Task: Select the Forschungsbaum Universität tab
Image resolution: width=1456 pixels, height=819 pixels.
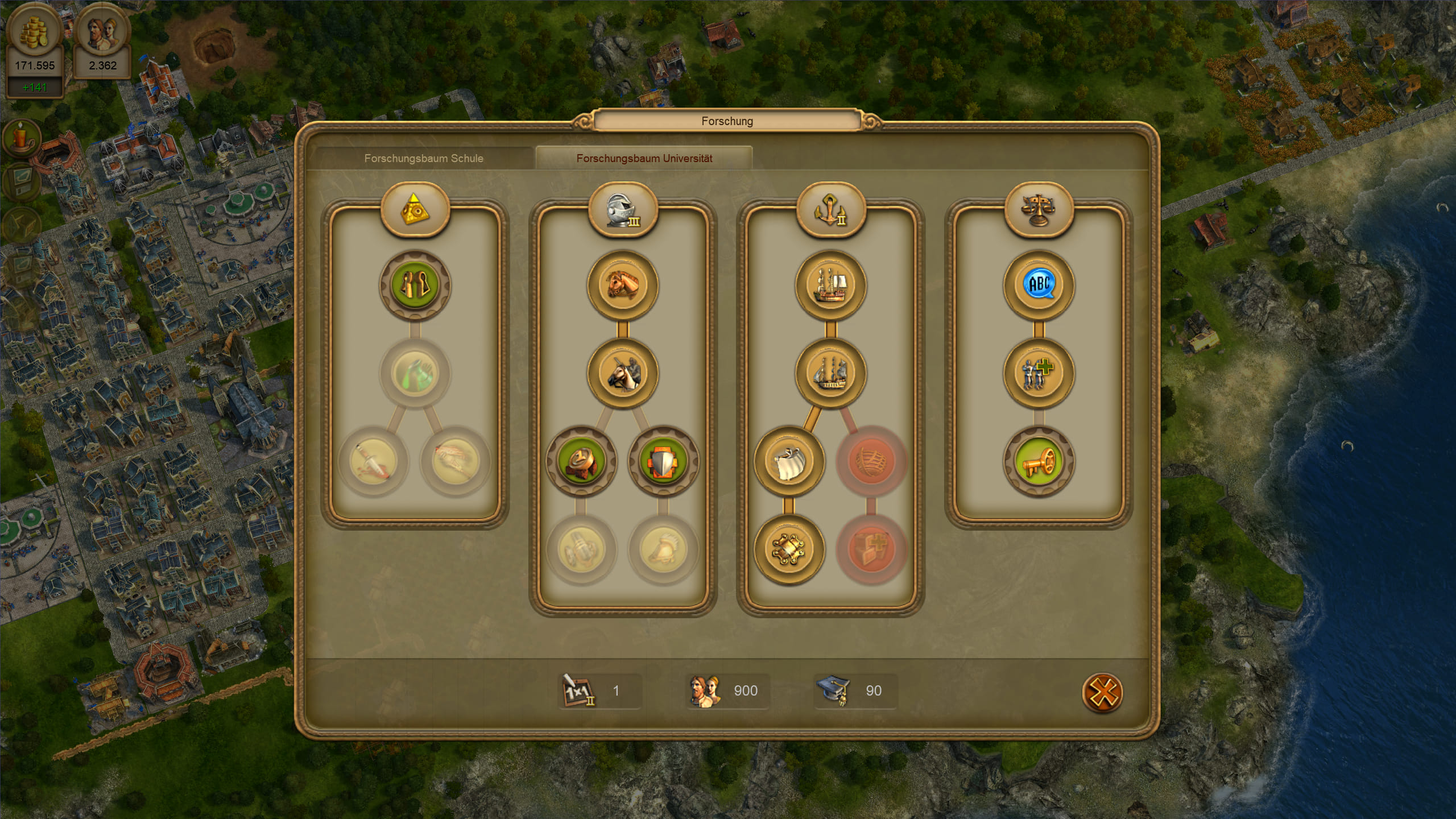Action: click(644, 158)
